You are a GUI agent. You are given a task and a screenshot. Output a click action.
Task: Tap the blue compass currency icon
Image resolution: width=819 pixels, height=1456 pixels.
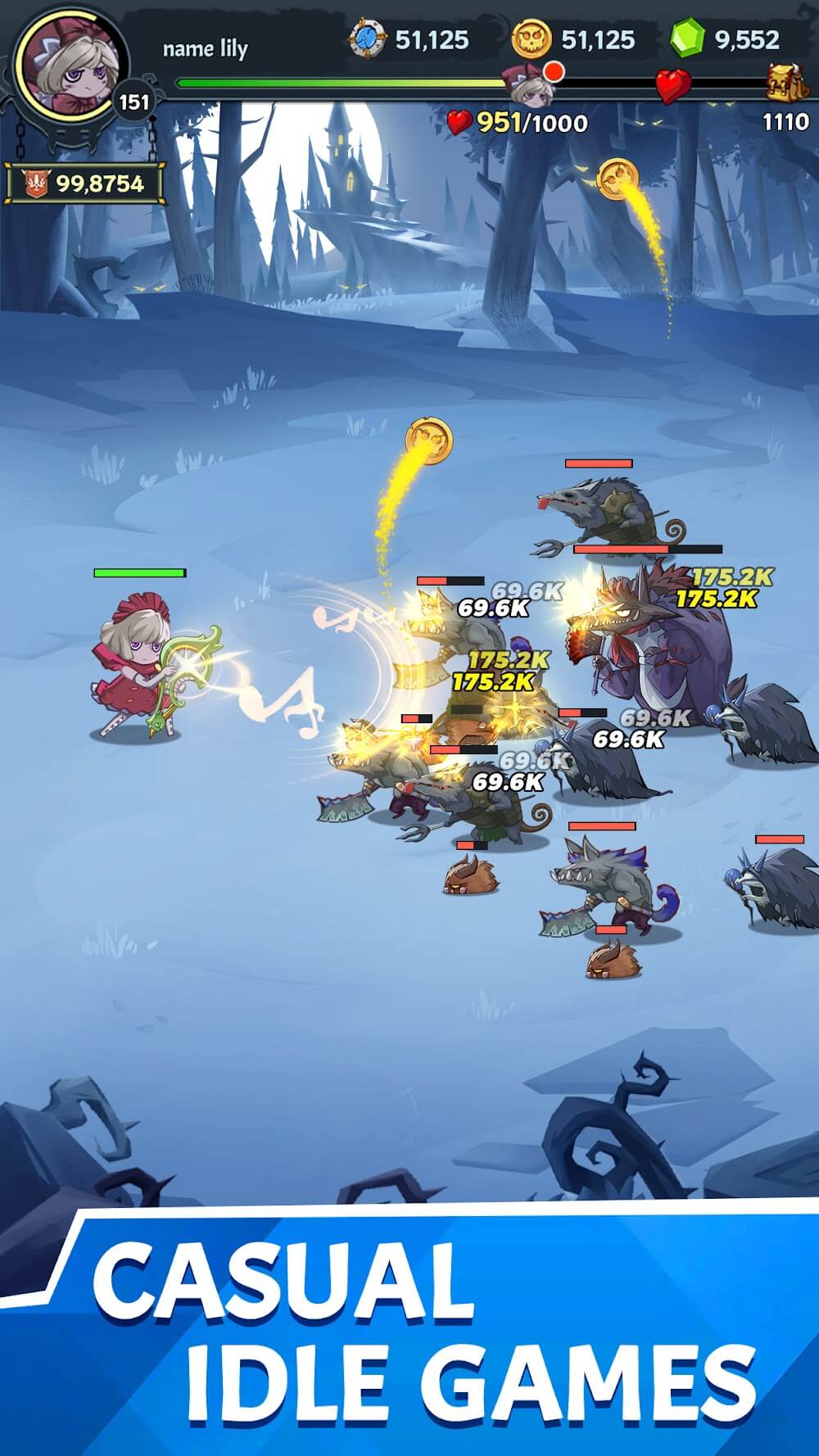coord(366,40)
